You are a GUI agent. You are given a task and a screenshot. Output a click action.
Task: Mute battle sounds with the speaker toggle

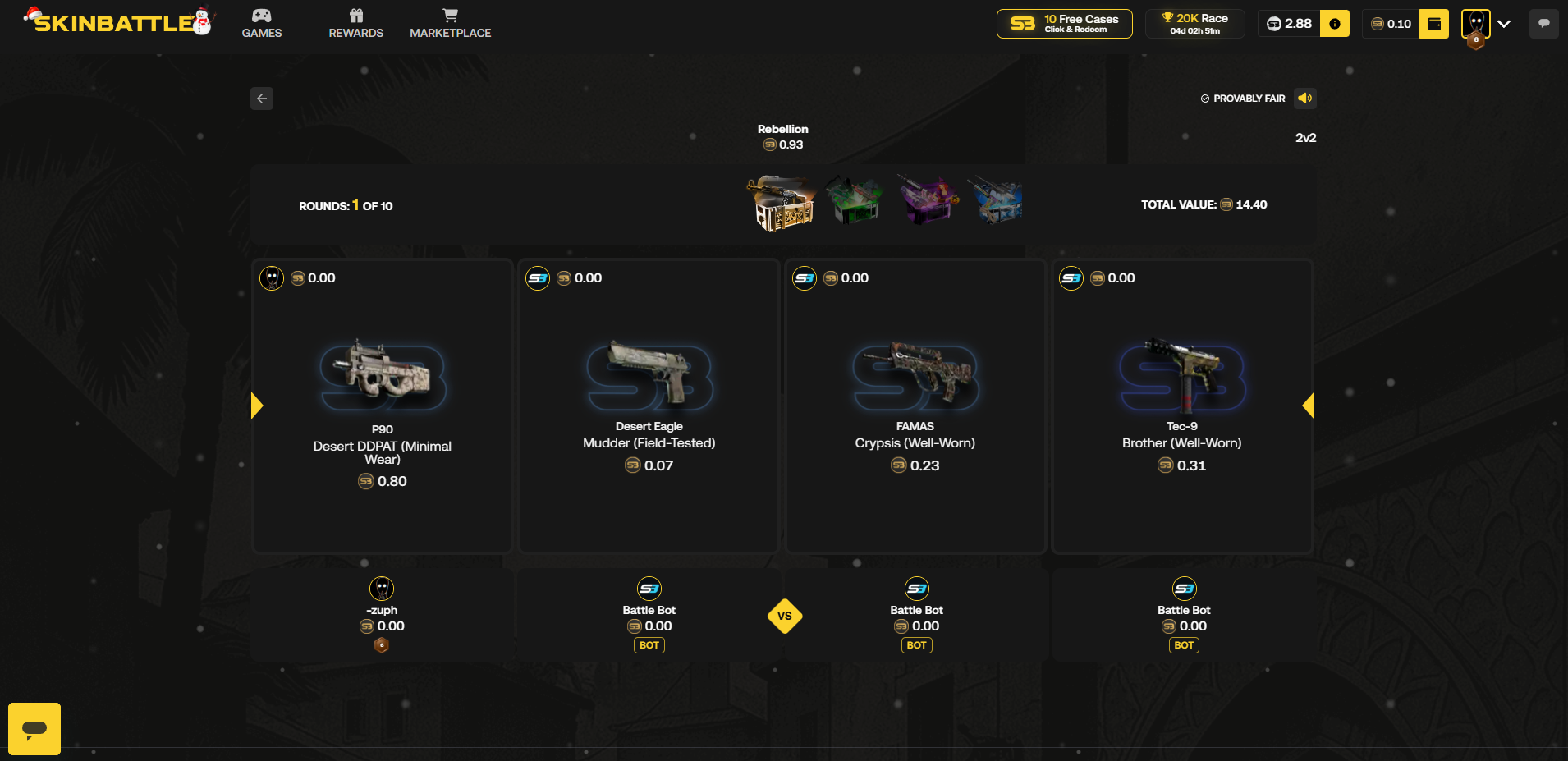pos(1305,98)
